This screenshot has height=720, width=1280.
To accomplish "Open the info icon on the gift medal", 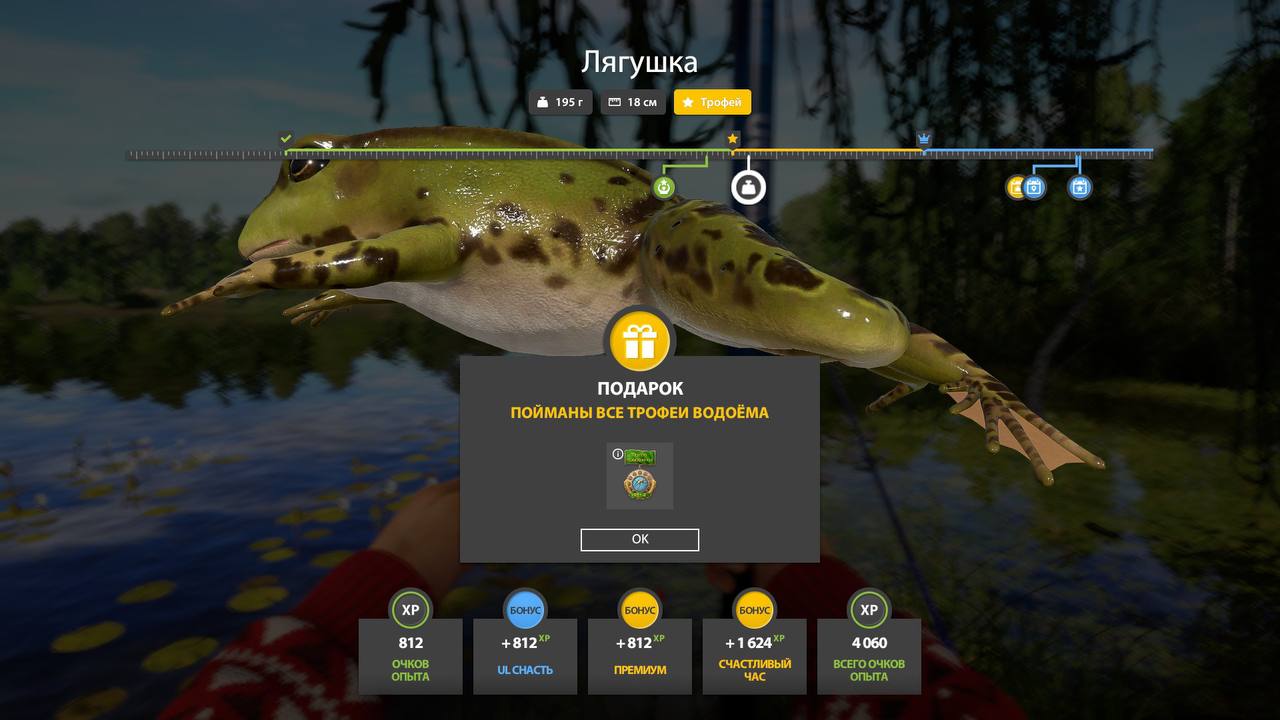I will 617,454.
